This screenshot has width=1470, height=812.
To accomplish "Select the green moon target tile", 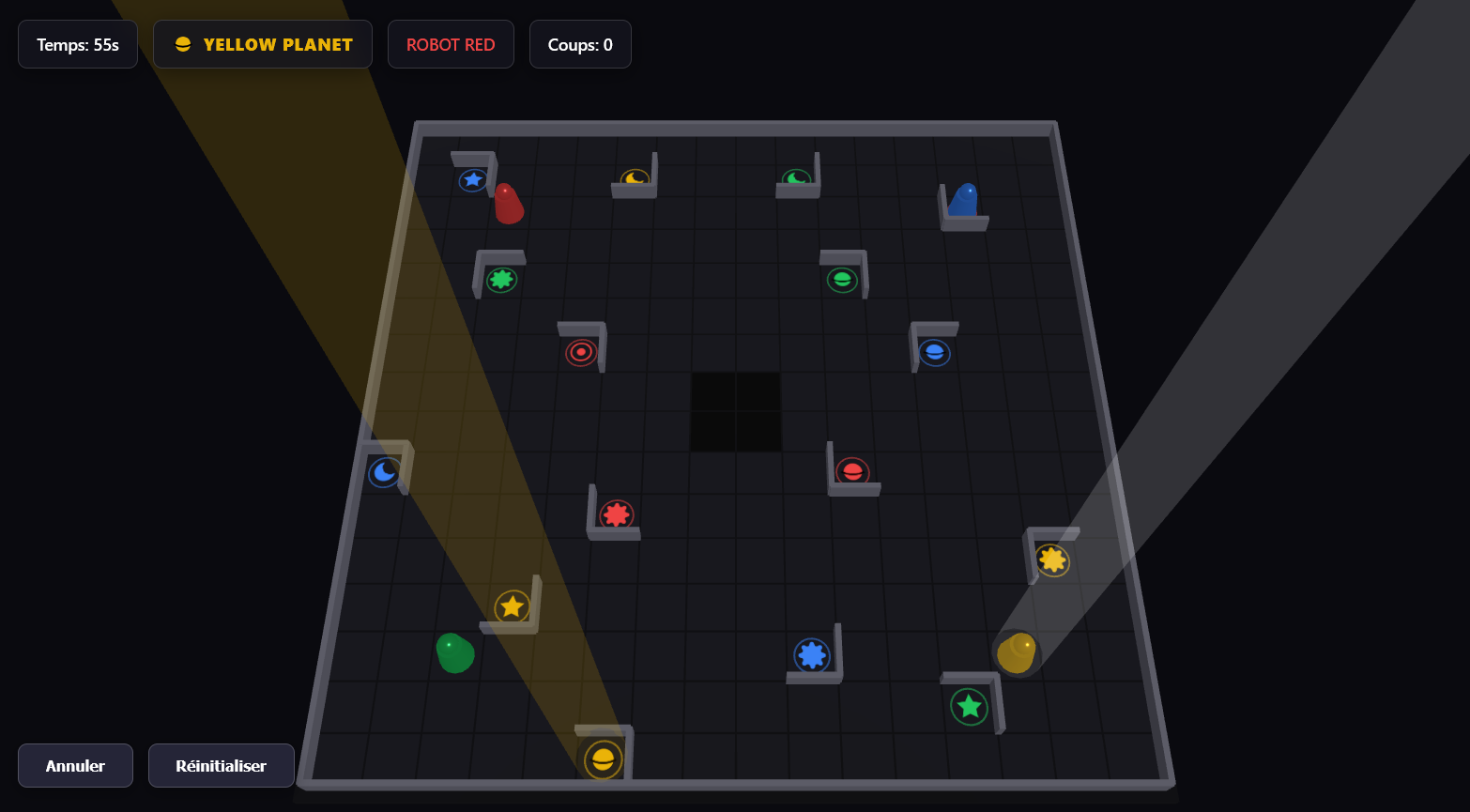I will pos(796,176).
